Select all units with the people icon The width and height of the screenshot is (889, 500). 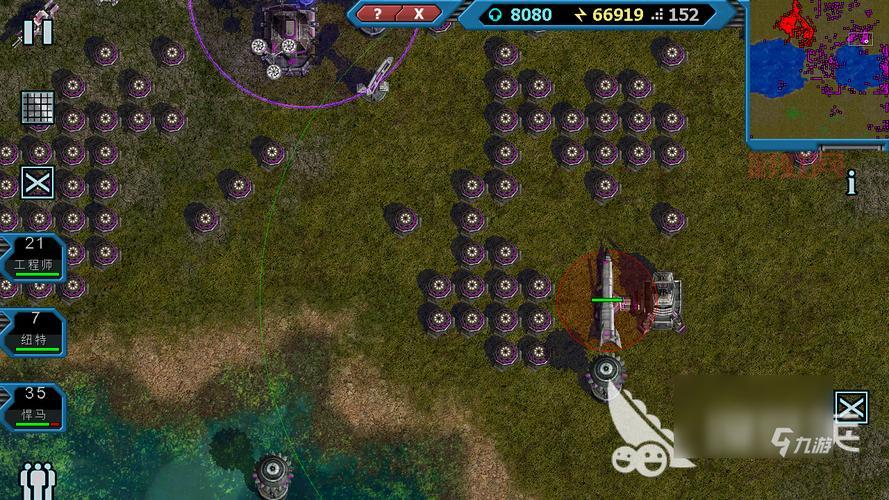click(x=37, y=480)
